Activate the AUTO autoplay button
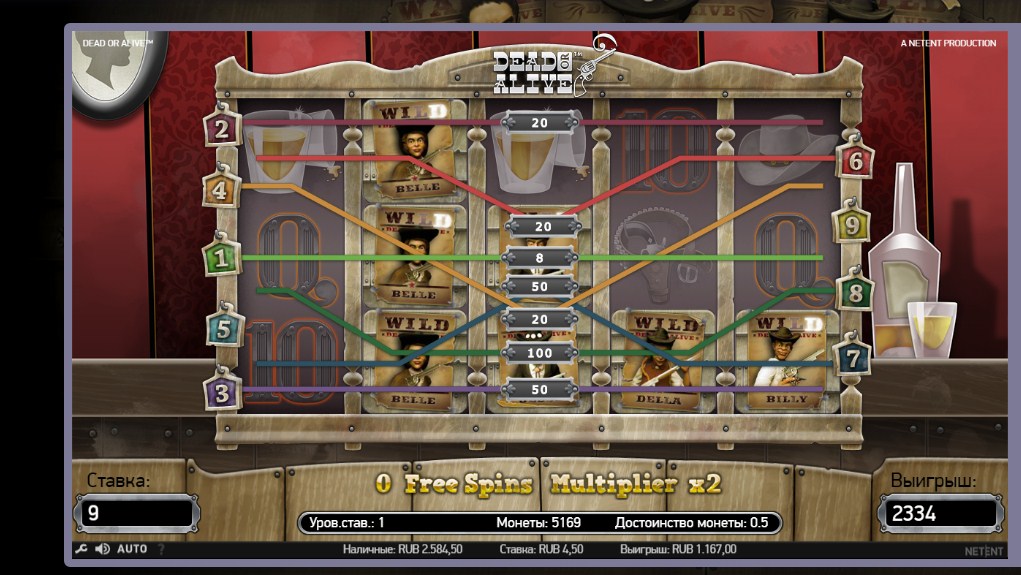 click(132, 549)
